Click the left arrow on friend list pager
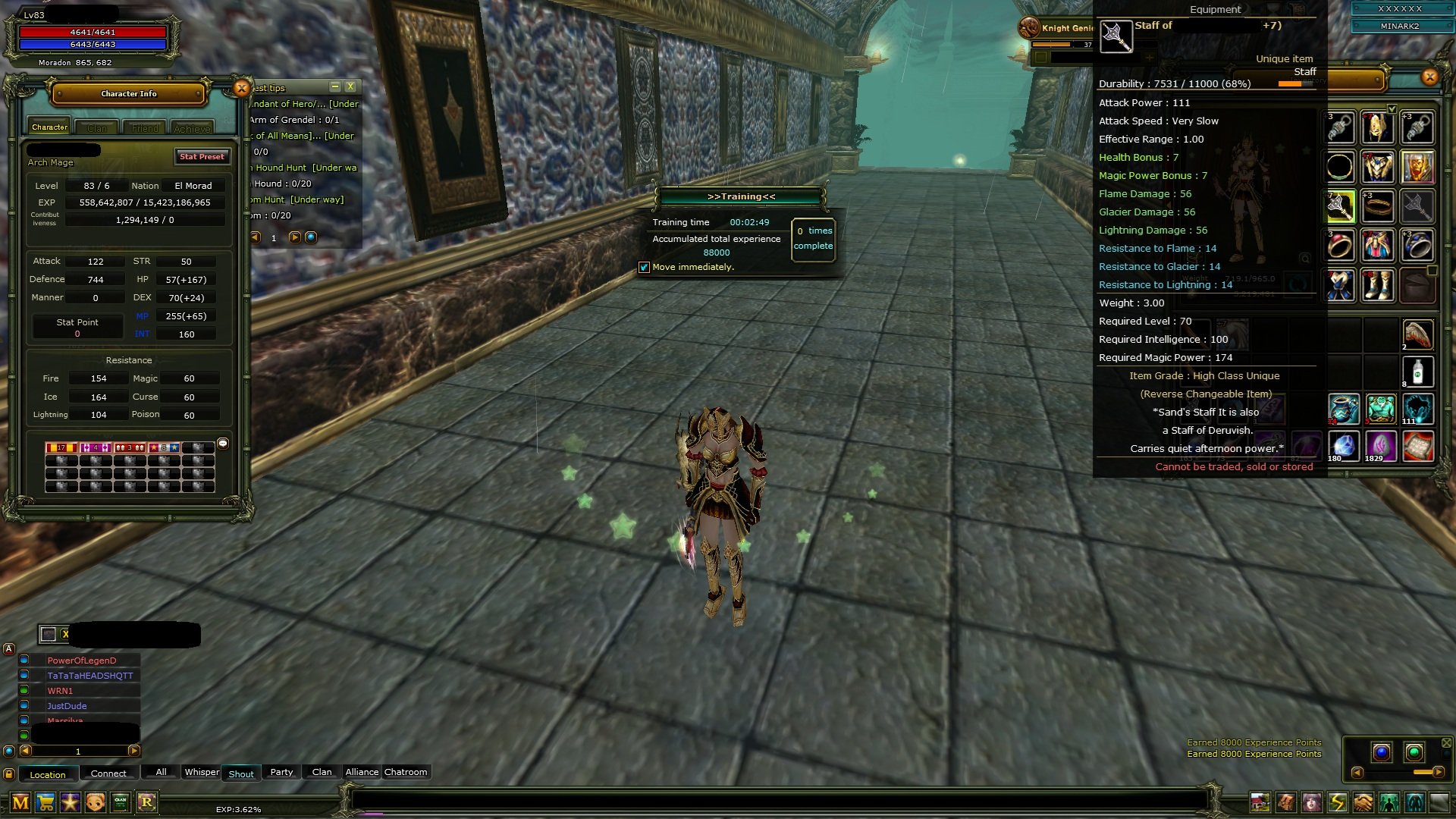Screen dimensions: 1456x819 [25, 751]
